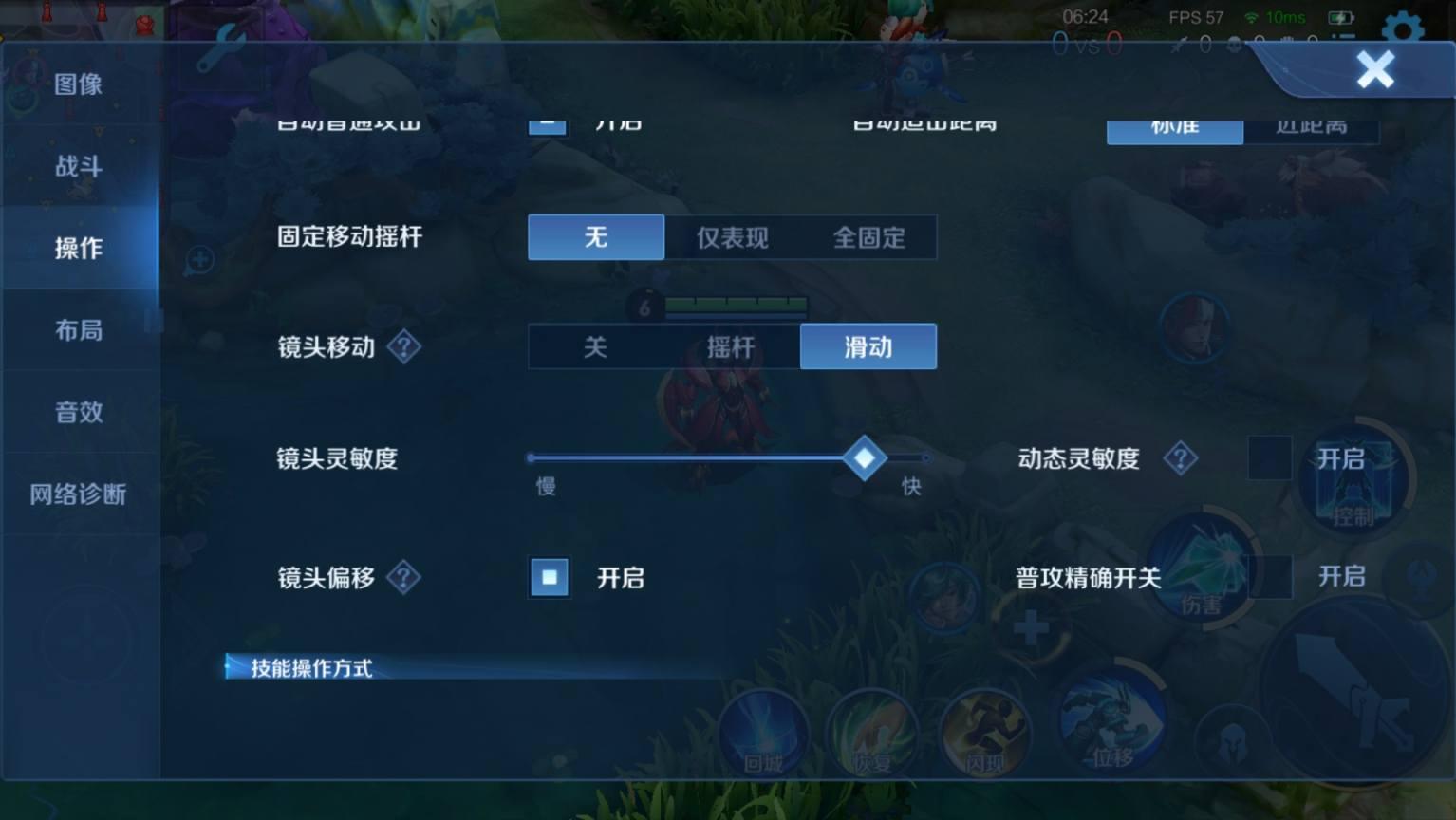Open the 镜头偏移 help question mark icon
1456x820 pixels.
405,577
